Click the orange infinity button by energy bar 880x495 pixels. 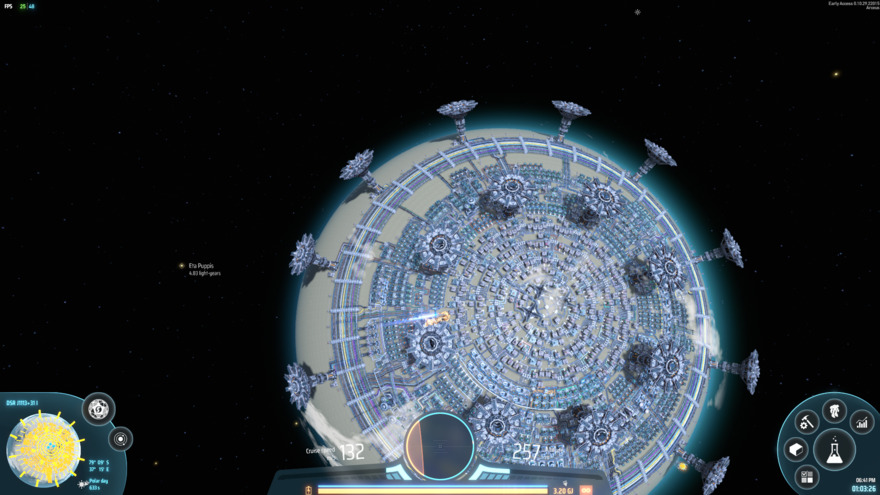coord(586,490)
